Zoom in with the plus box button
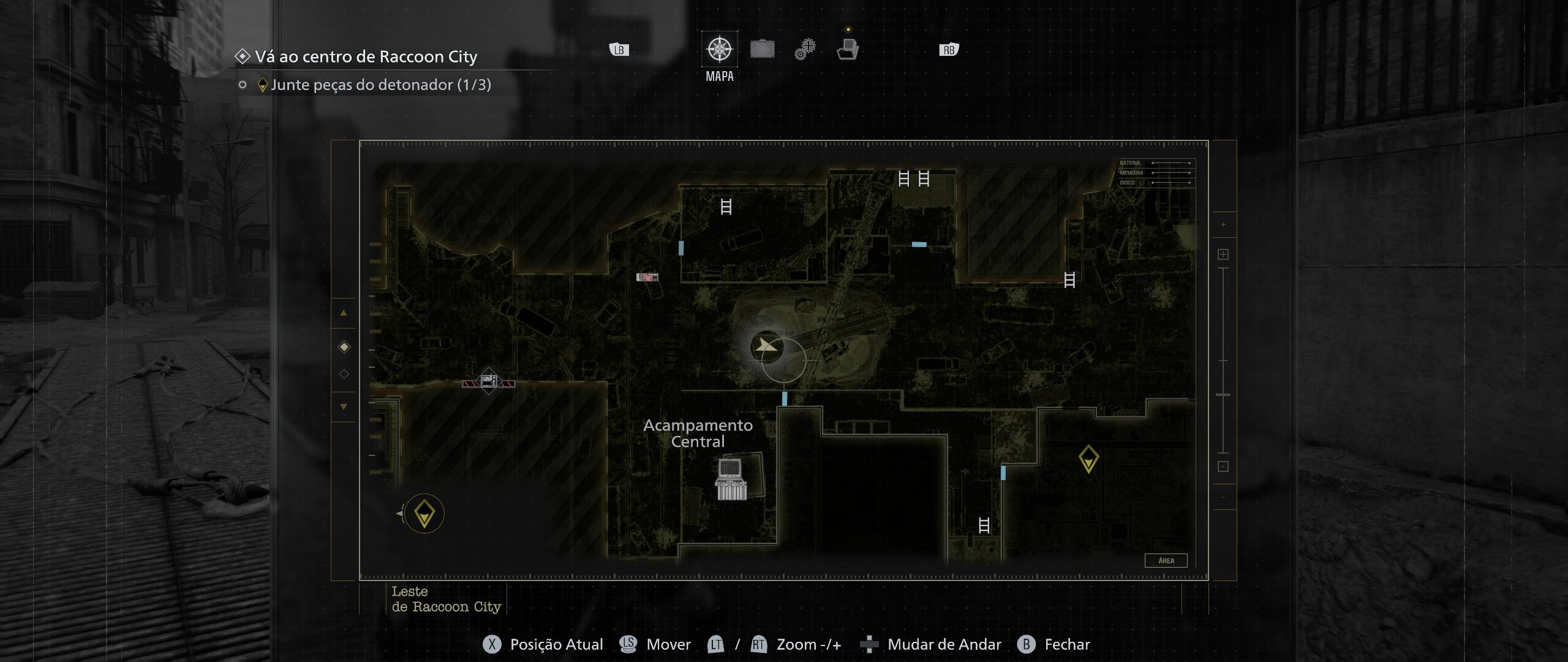This screenshot has width=1568, height=662. (1223, 254)
